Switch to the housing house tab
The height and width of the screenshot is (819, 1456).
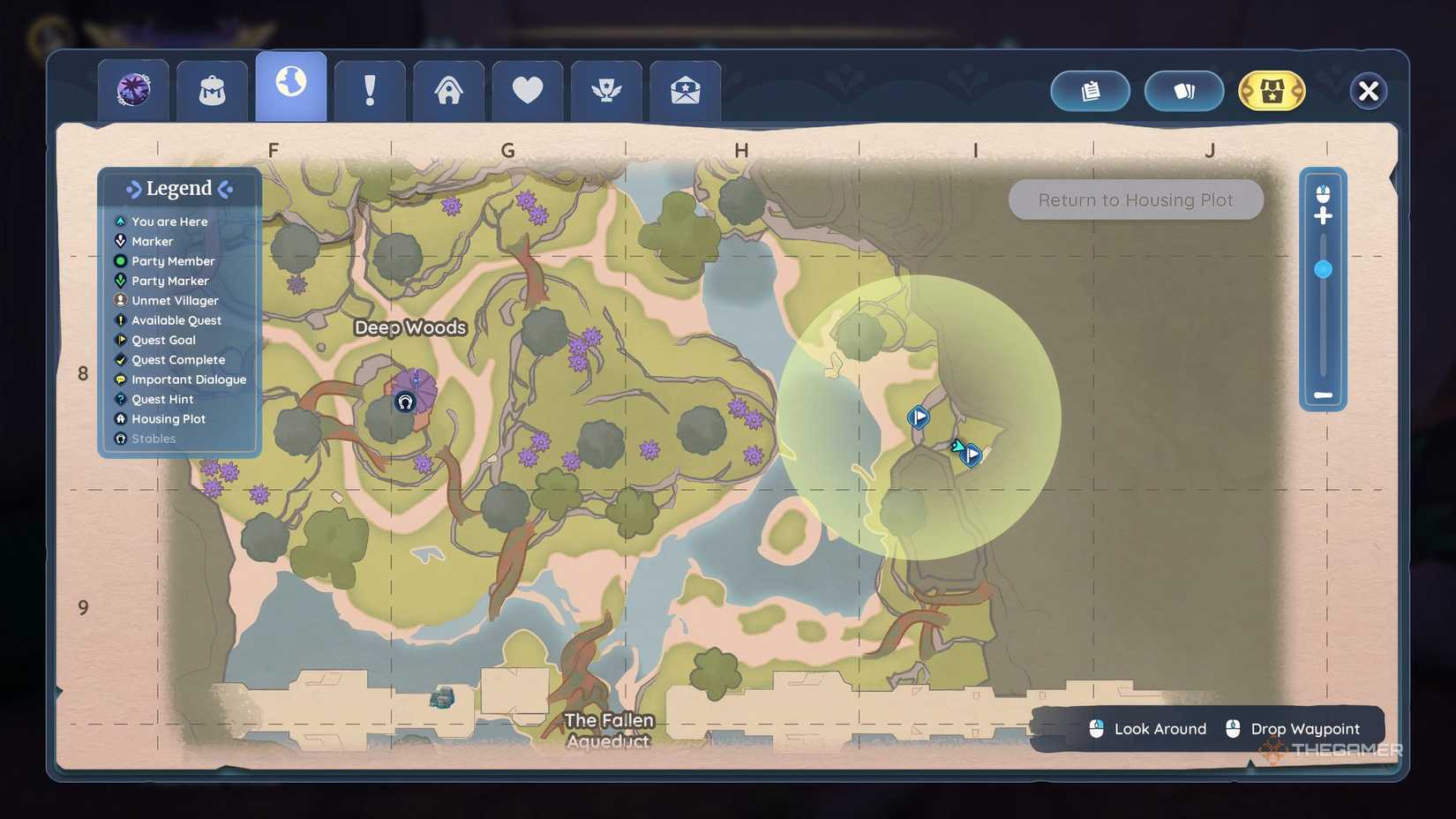(x=448, y=88)
